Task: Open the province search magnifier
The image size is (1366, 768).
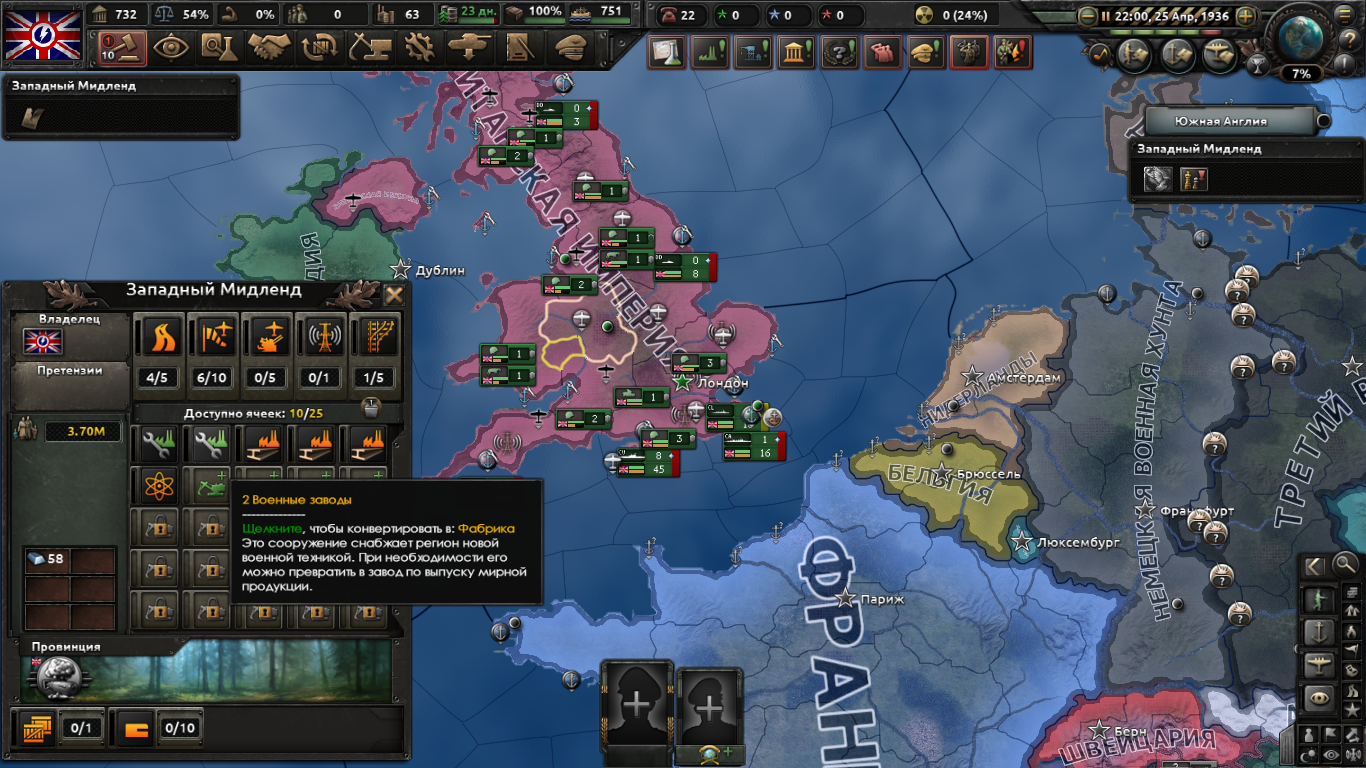Action: (1346, 564)
